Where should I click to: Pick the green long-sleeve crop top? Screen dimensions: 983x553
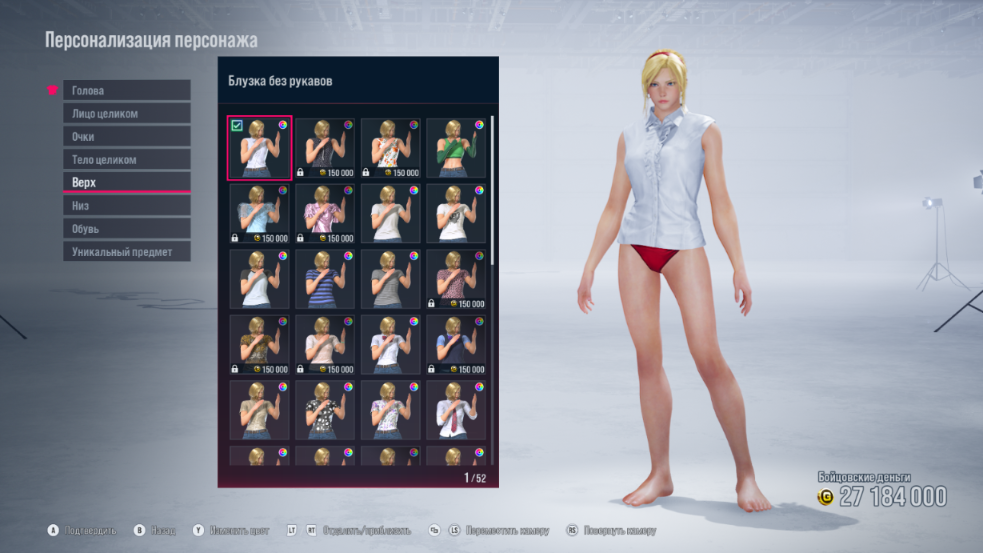(456, 148)
